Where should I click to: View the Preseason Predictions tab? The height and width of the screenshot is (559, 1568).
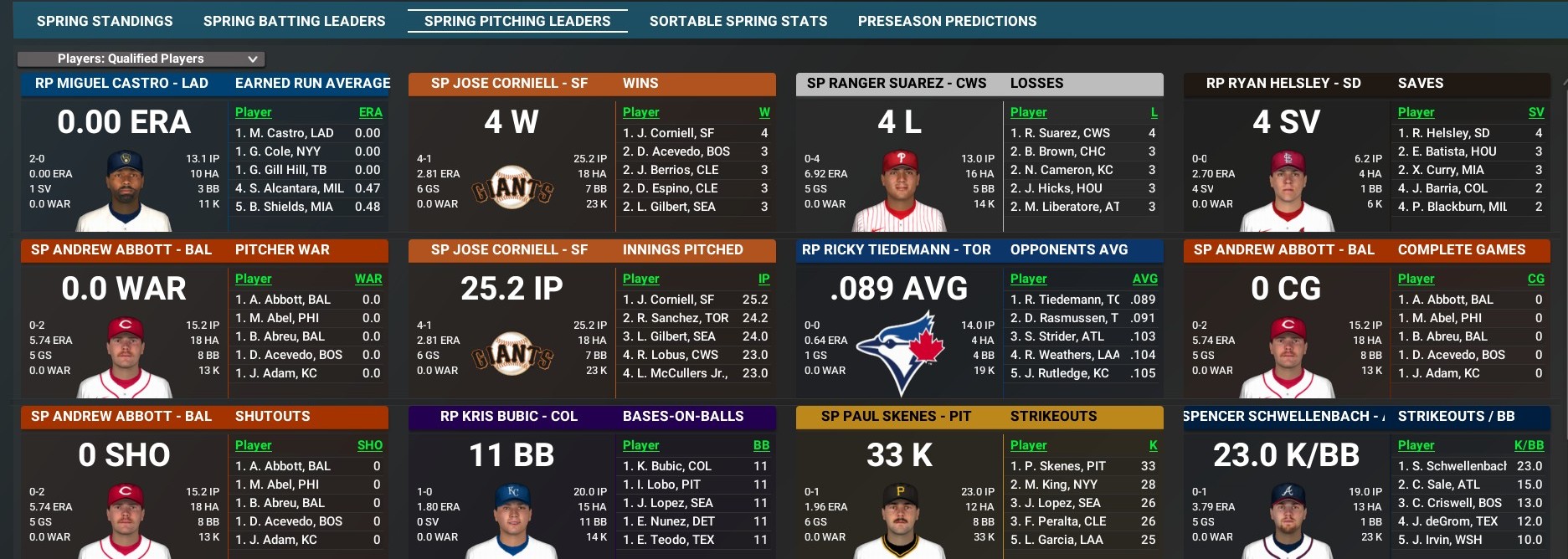(947, 21)
